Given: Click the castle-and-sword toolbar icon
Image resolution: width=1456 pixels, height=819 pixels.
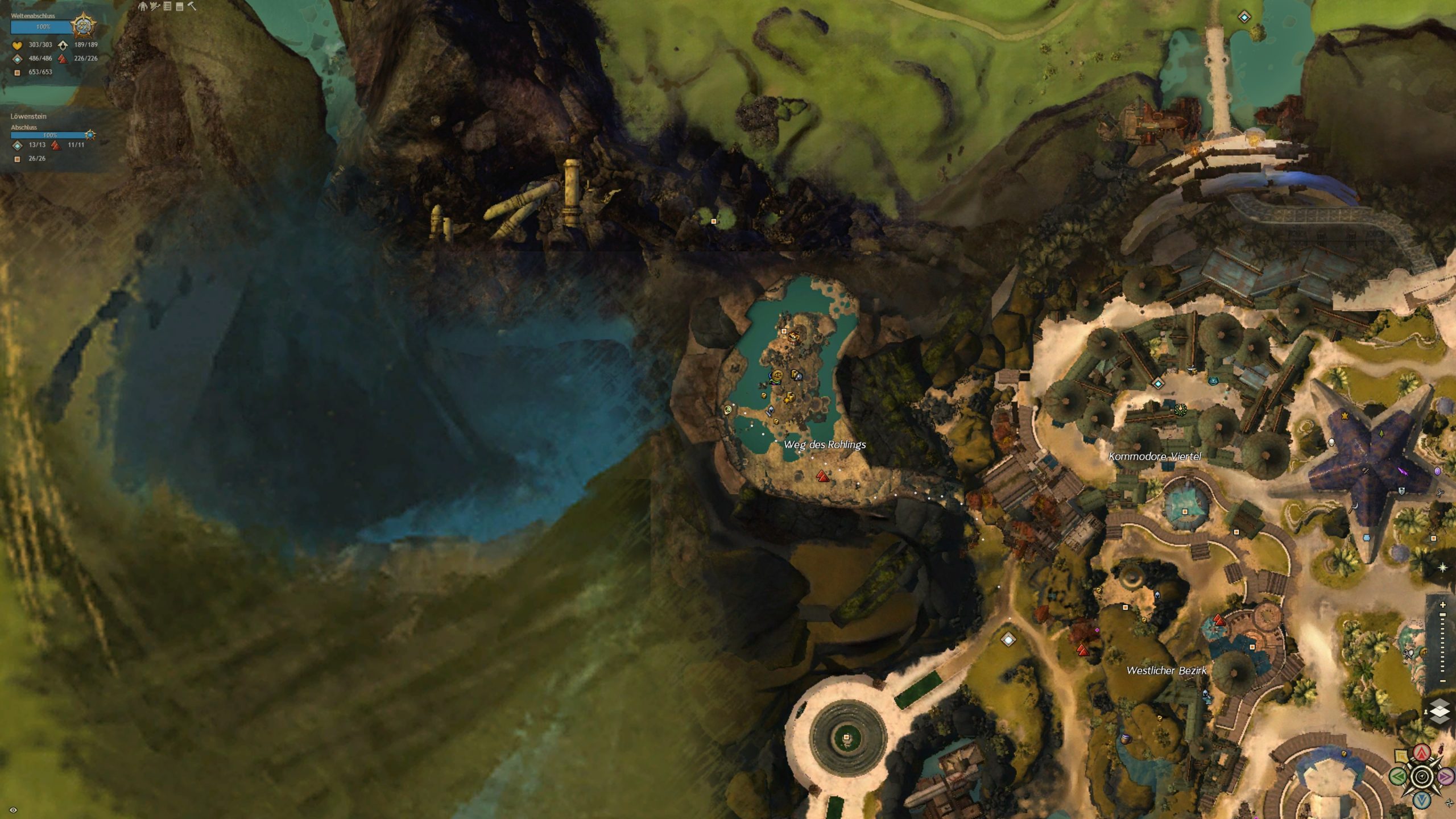Looking at the screenshot, I should tap(155, 6).
